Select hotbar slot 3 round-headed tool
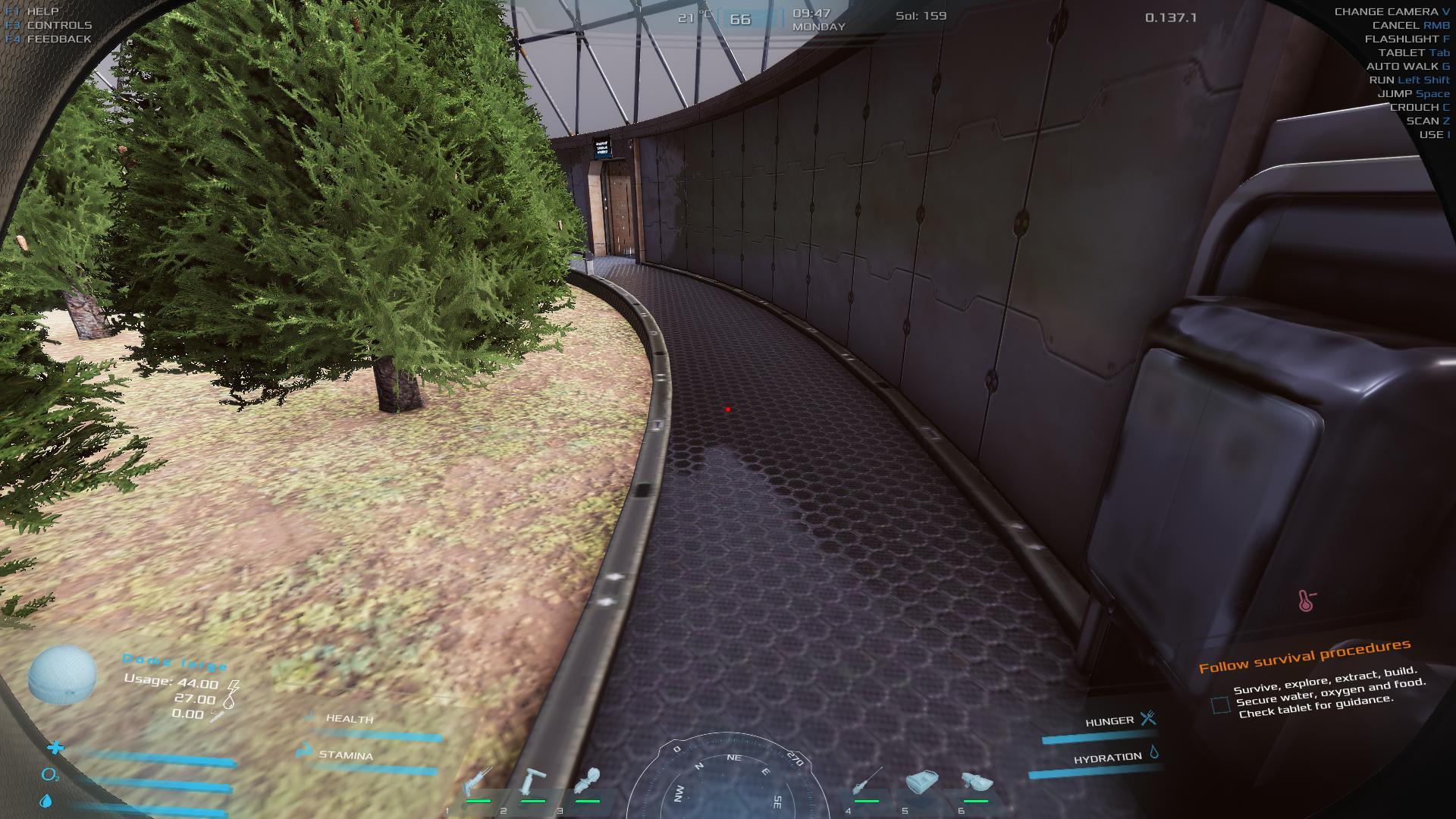The height and width of the screenshot is (819, 1456). click(x=588, y=783)
